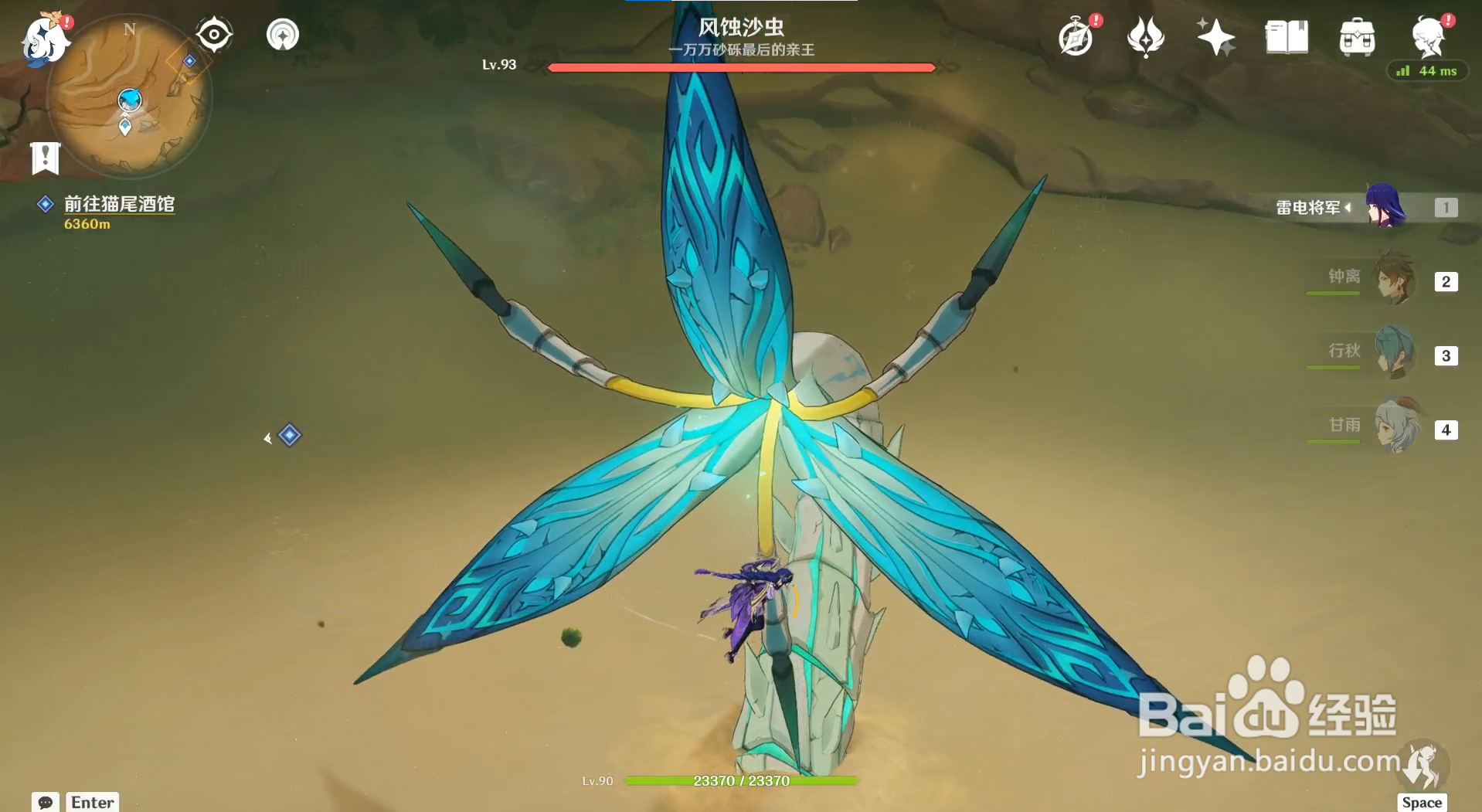This screenshot has height=812, width=1482.
Task: Activate the elemental sight eye icon
Action: pos(212,33)
